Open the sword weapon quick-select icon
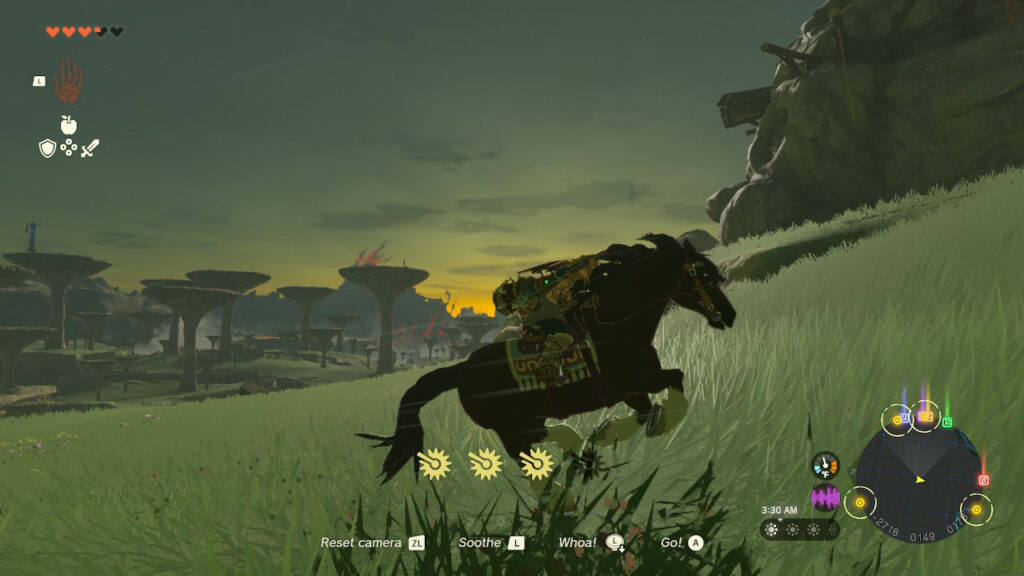The width and height of the screenshot is (1024, 576). (90, 148)
